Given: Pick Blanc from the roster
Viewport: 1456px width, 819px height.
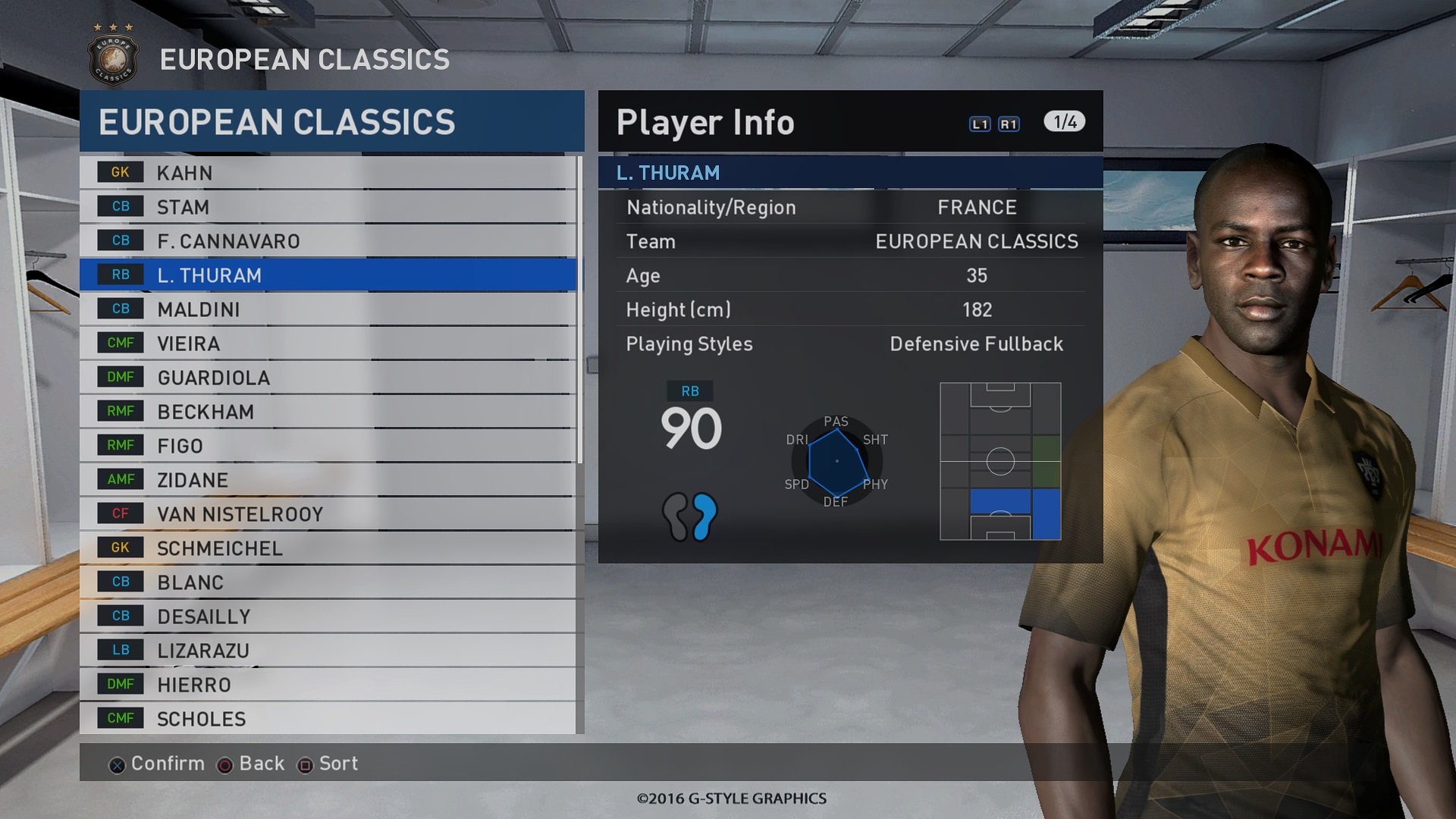Looking at the screenshot, I should tap(328, 582).
